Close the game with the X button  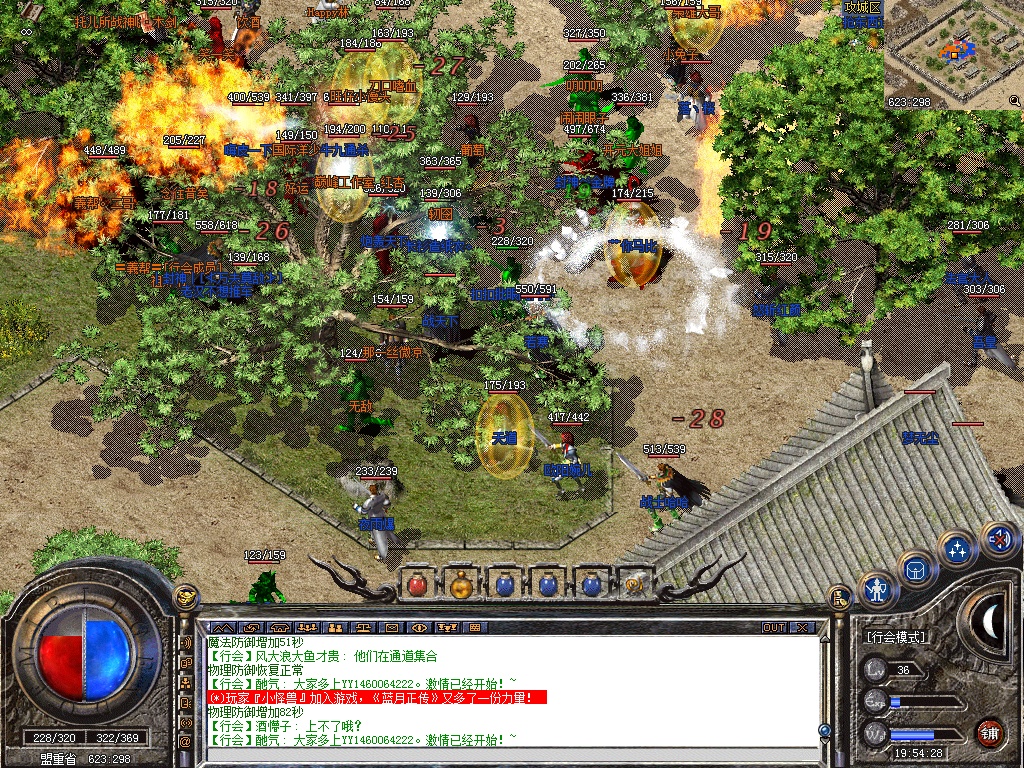coord(802,628)
